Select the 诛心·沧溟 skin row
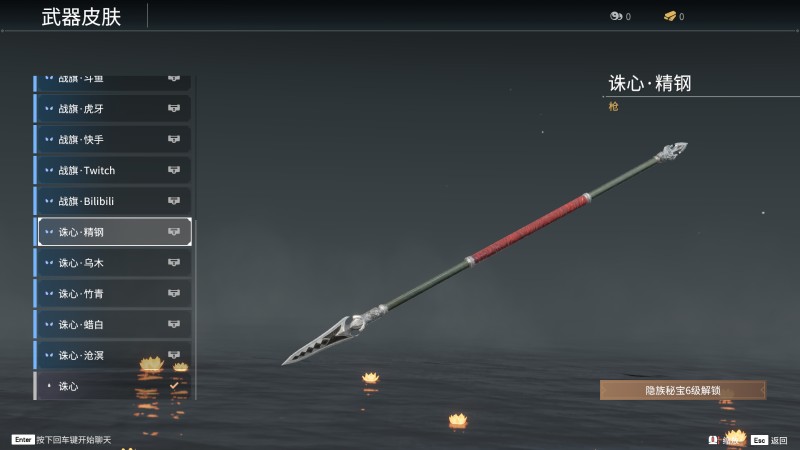 [x=113, y=355]
